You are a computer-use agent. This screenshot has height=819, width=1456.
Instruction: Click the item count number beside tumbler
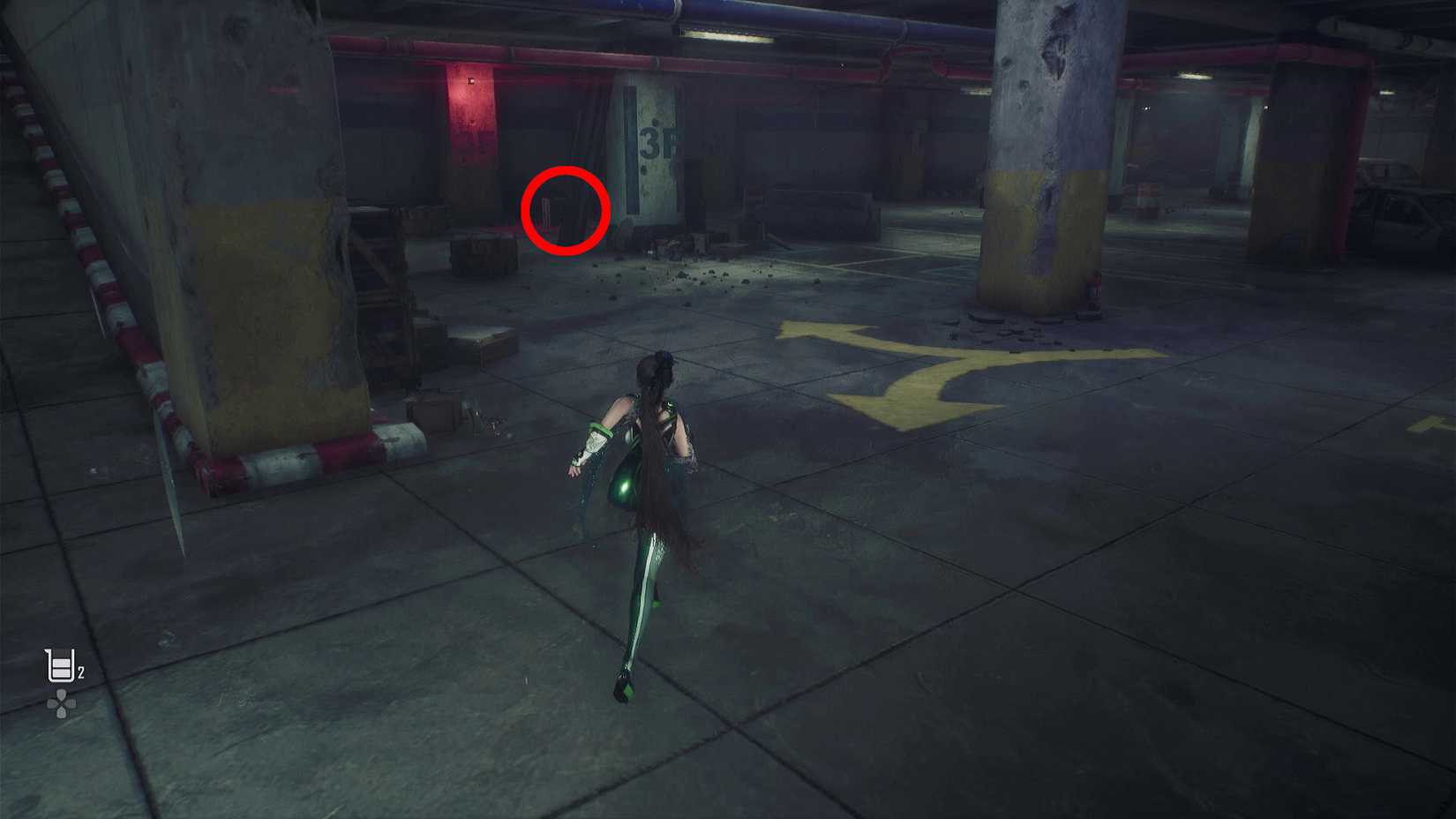79,672
